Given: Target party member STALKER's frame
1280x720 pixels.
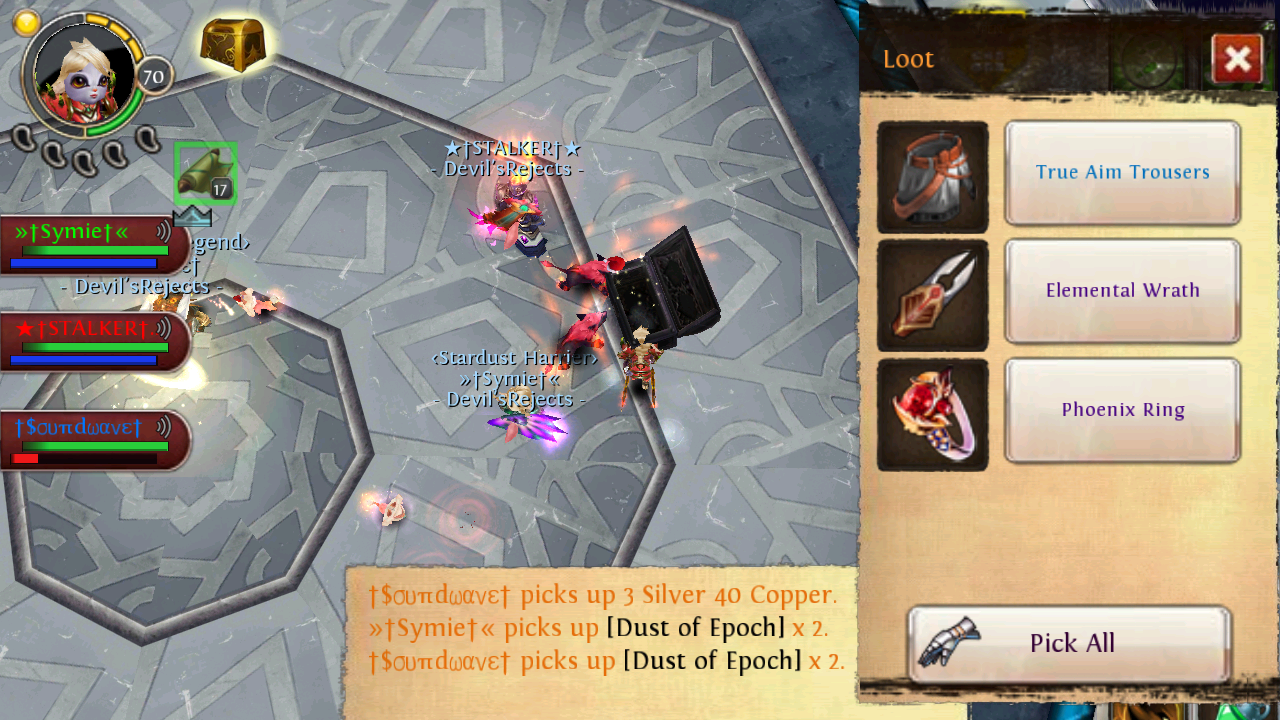Looking at the screenshot, I should 92,341.
